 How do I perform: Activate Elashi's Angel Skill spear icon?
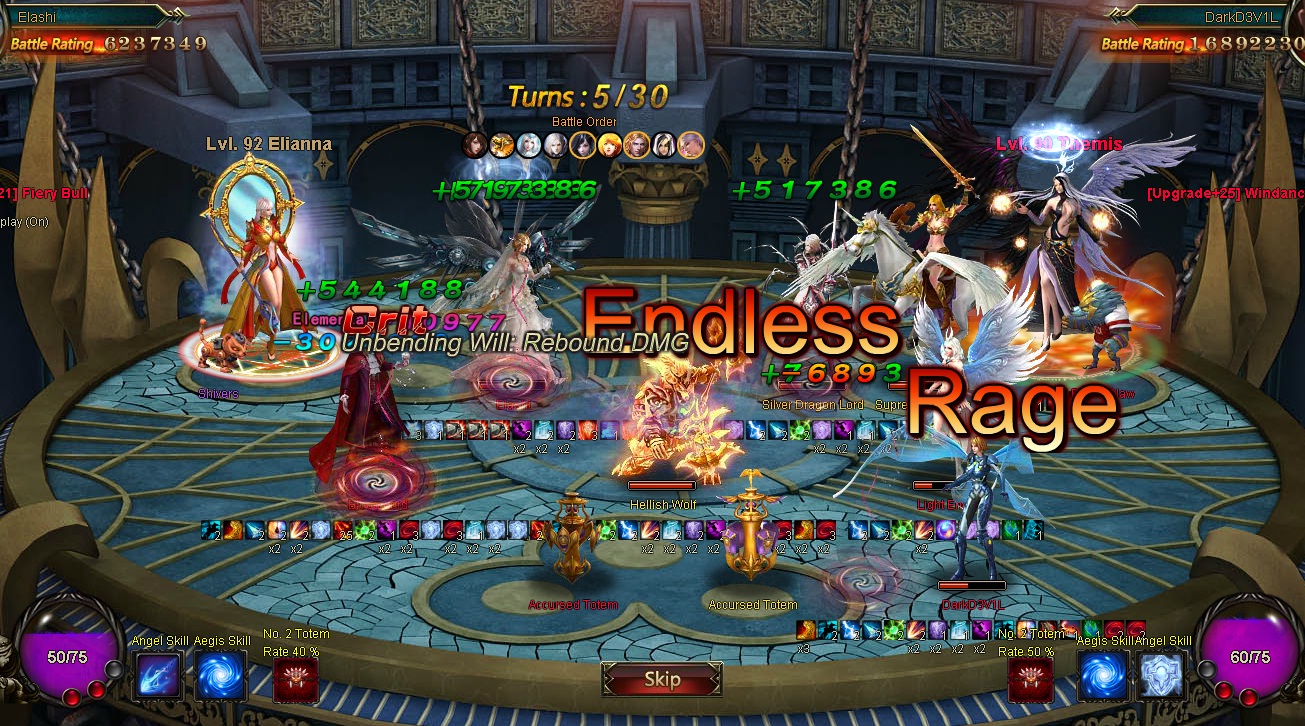coord(158,675)
